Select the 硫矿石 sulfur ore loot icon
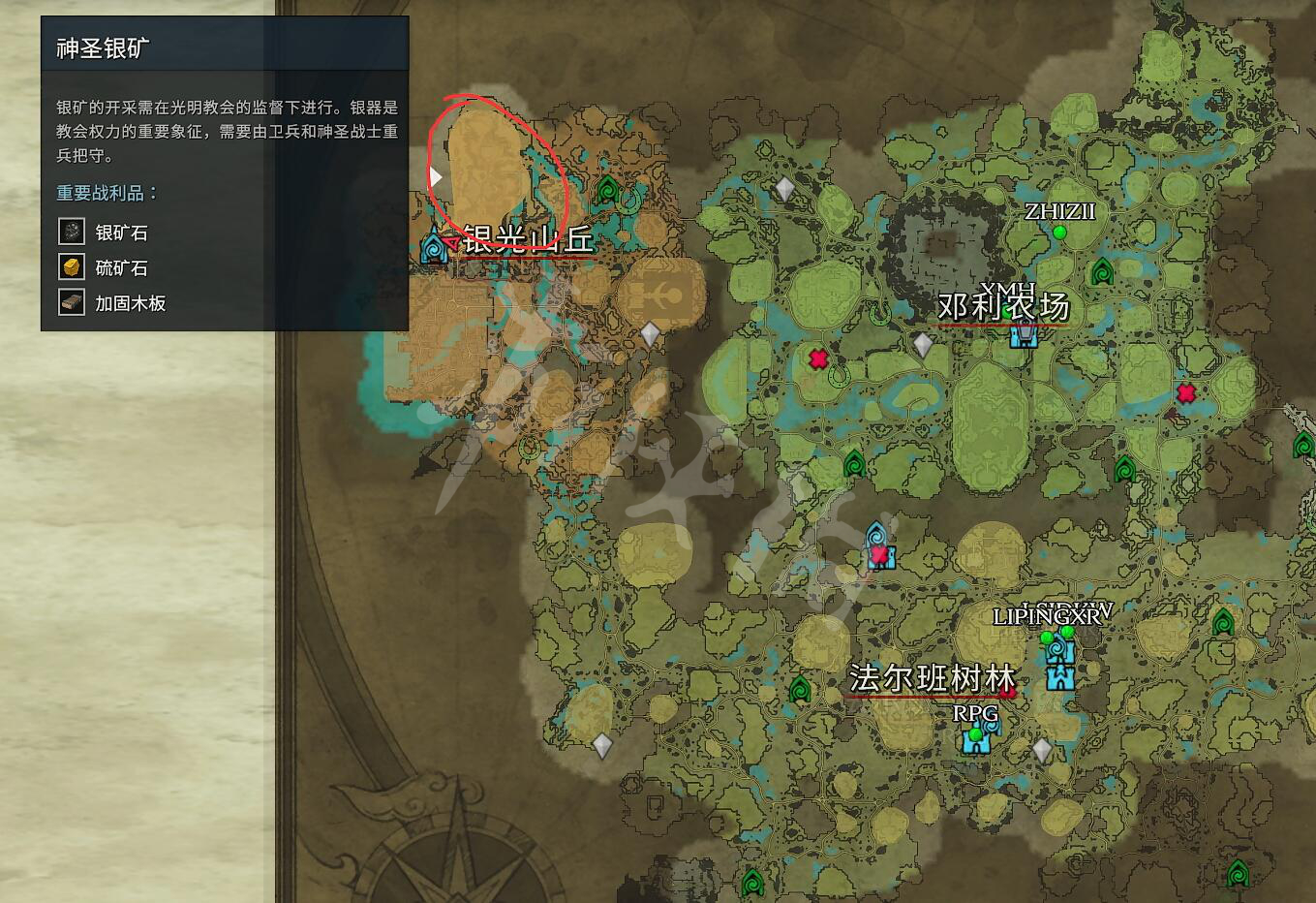Viewport: 1316px width, 903px height. pyautogui.click(x=72, y=267)
